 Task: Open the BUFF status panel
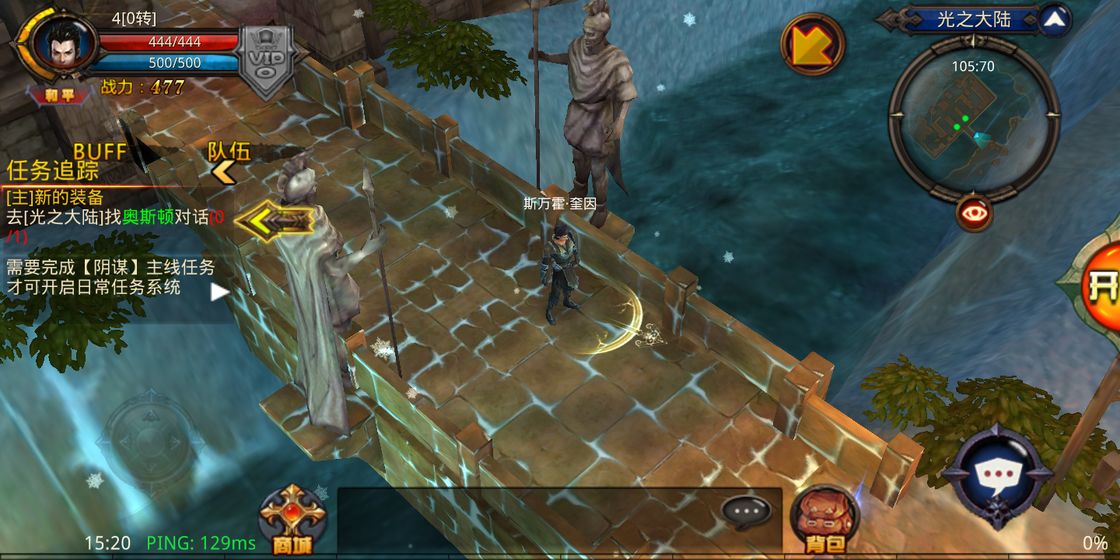pos(100,151)
